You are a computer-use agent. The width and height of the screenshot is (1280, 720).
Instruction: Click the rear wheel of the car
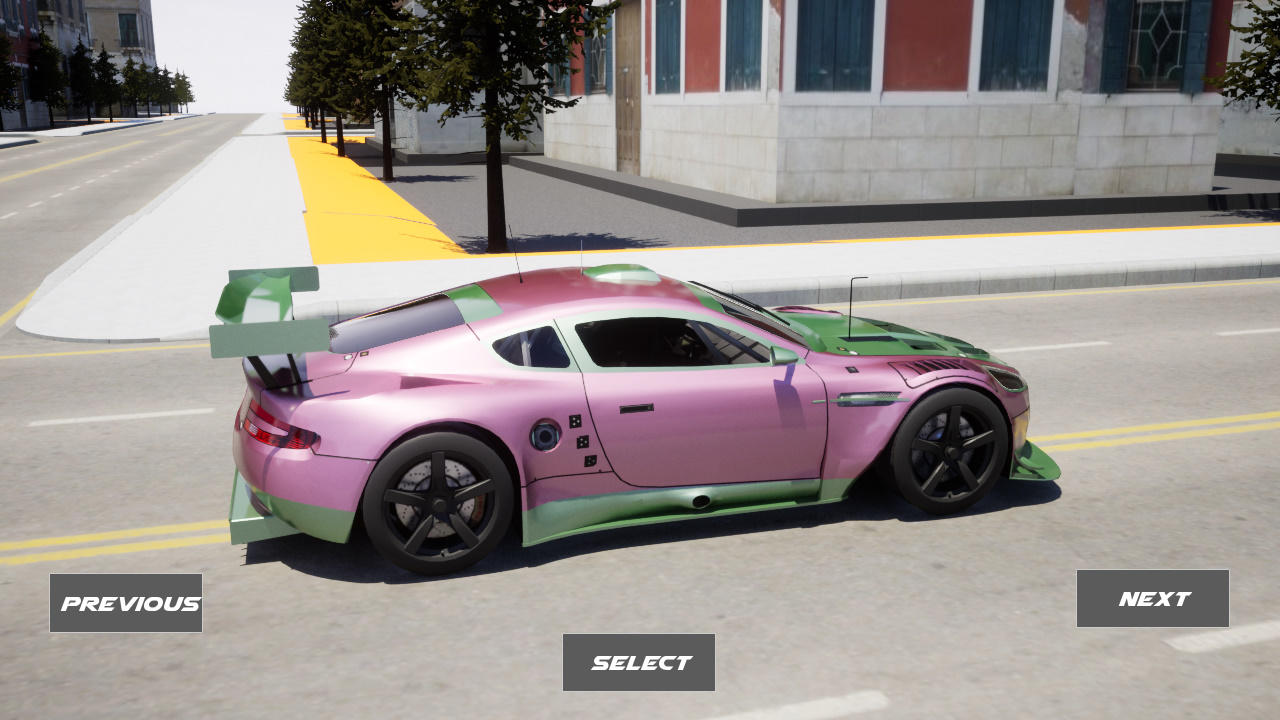pyautogui.click(x=440, y=500)
